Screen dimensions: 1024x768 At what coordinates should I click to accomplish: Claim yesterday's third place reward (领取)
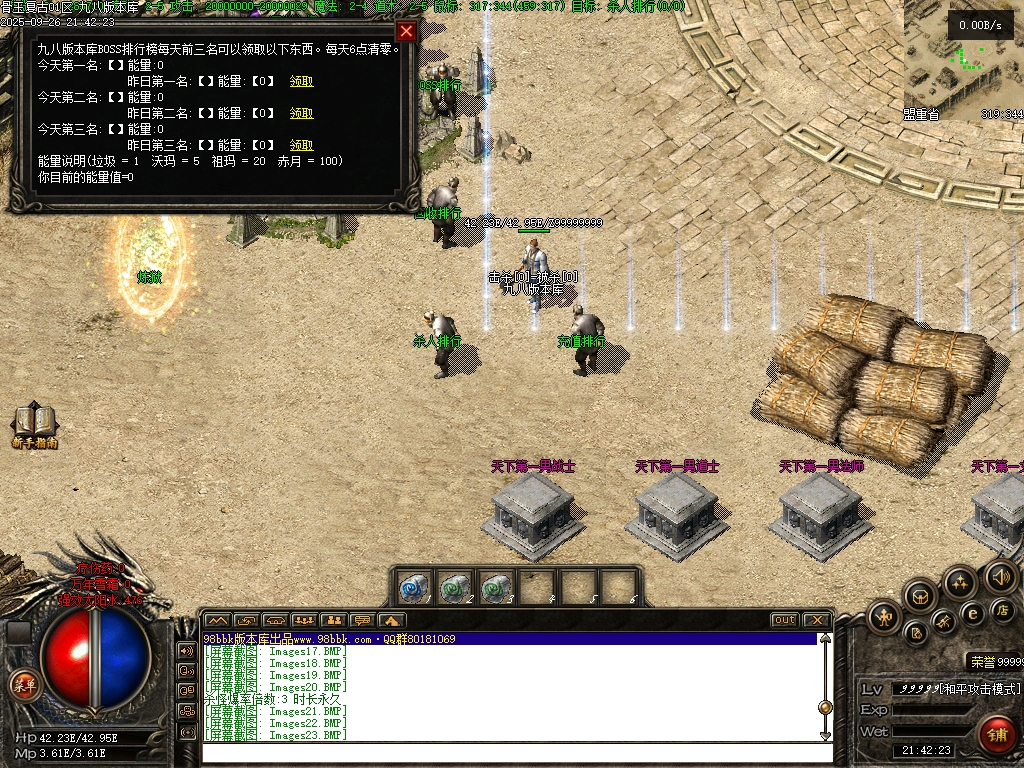click(x=301, y=146)
